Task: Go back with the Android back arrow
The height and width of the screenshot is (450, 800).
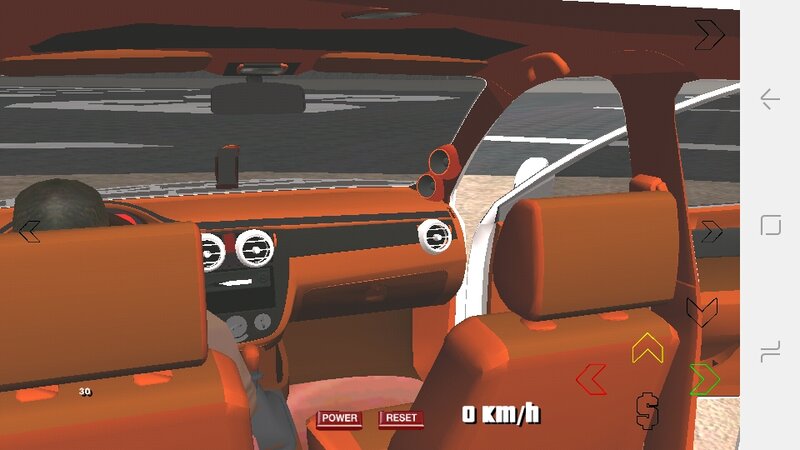Action: (x=770, y=99)
